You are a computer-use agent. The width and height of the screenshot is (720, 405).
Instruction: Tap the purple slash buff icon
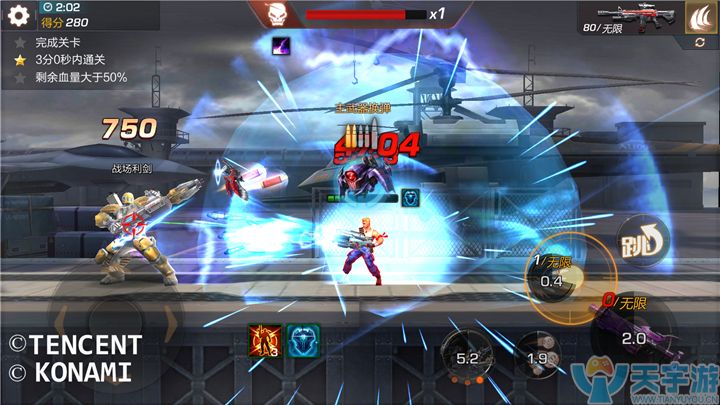pyautogui.click(x=281, y=44)
